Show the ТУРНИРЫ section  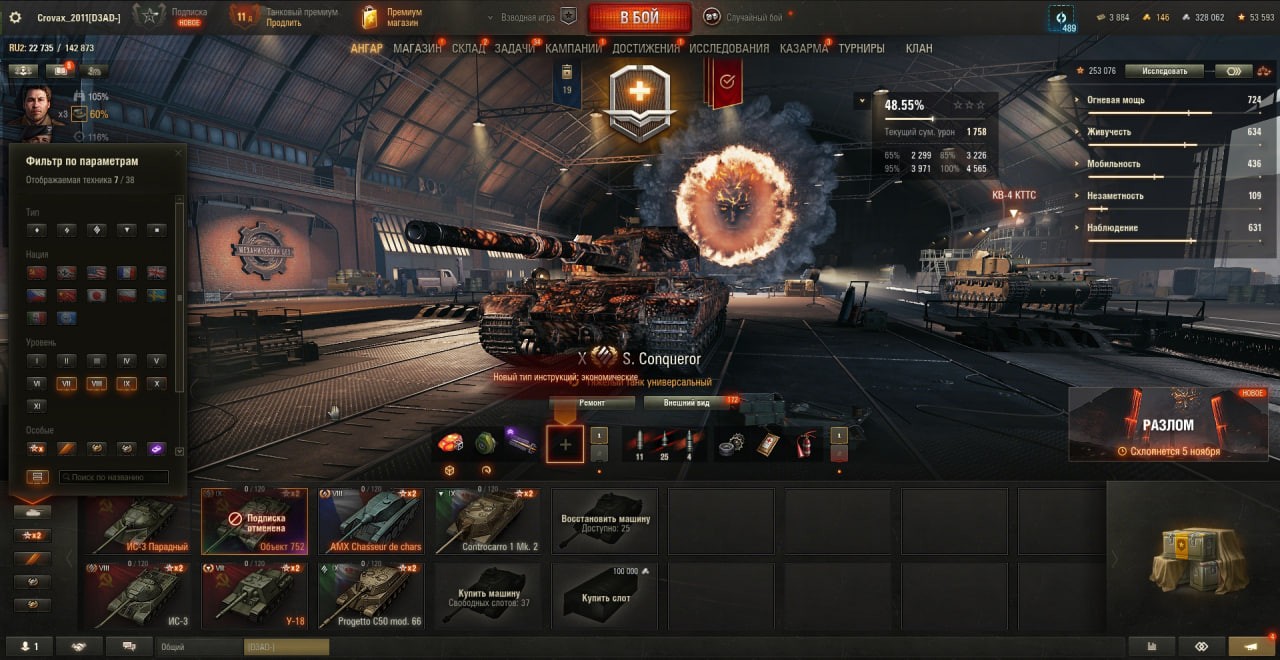[x=861, y=48]
